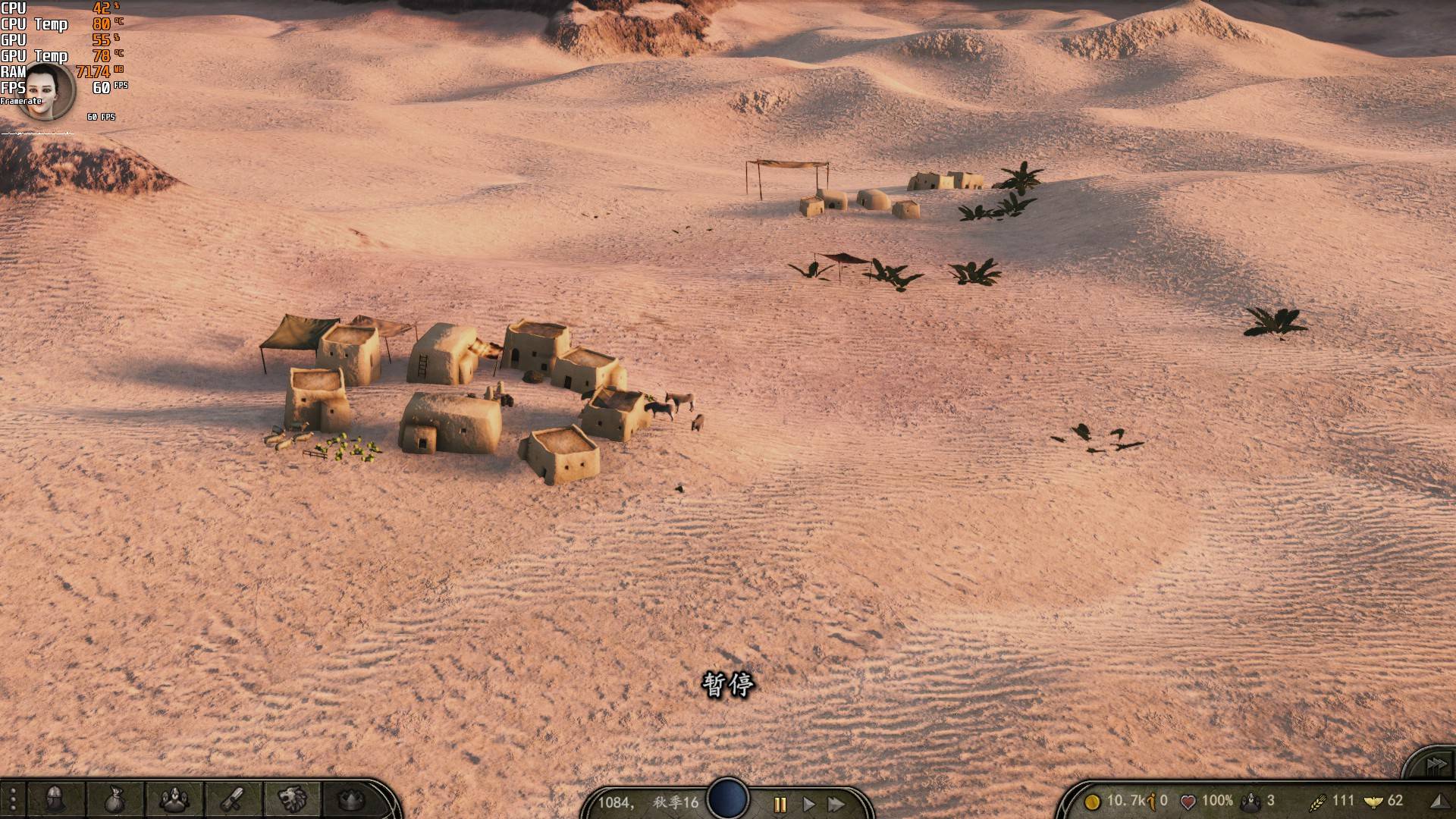Resume time with the single-arrow play button

pyautogui.click(x=808, y=804)
